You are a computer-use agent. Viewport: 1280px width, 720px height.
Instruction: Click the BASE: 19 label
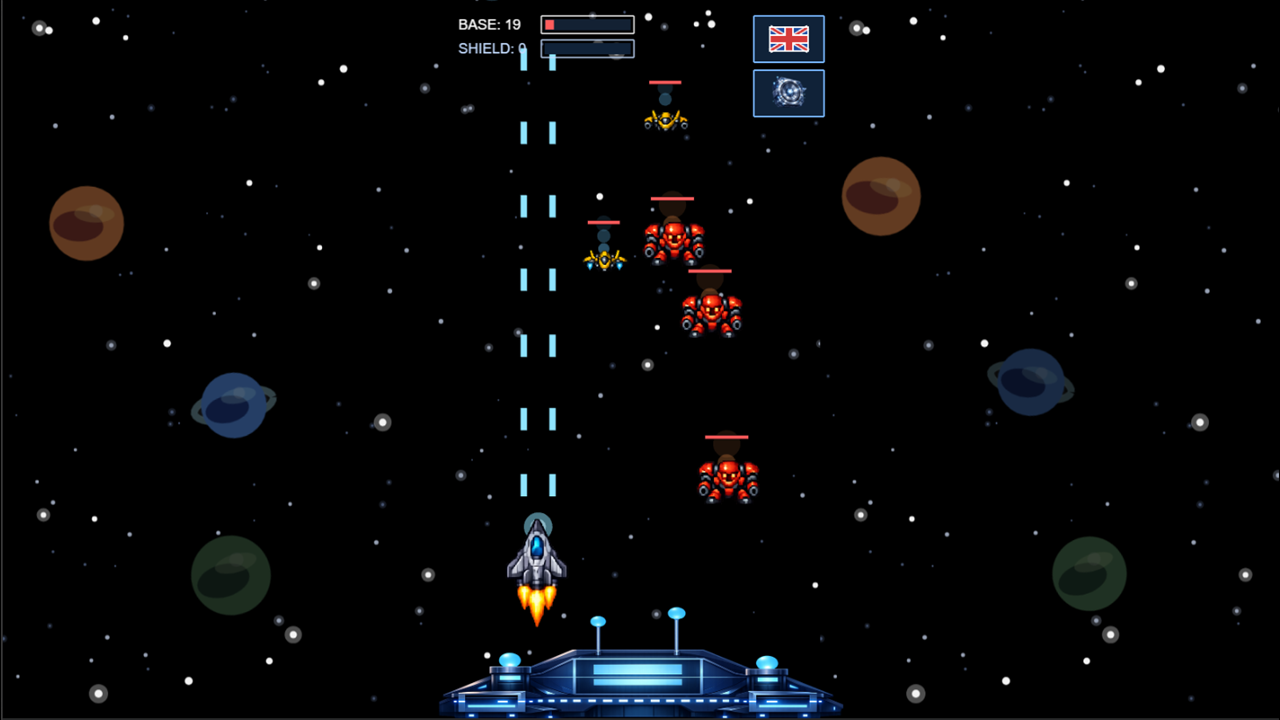pyautogui.click(x=489, y=24)
